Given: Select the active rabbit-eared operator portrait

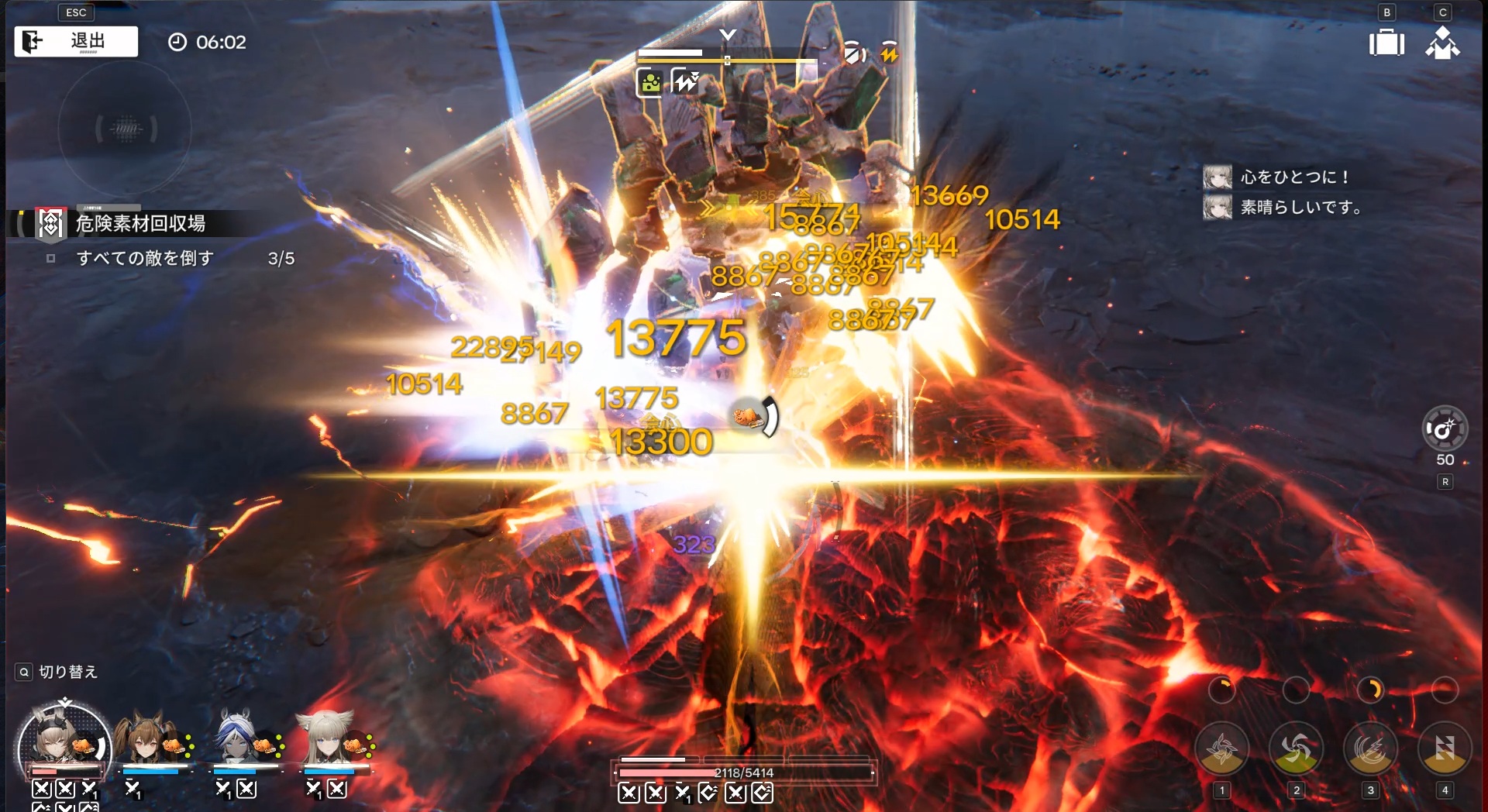Looking at the screenshot, I should point(64,744).
